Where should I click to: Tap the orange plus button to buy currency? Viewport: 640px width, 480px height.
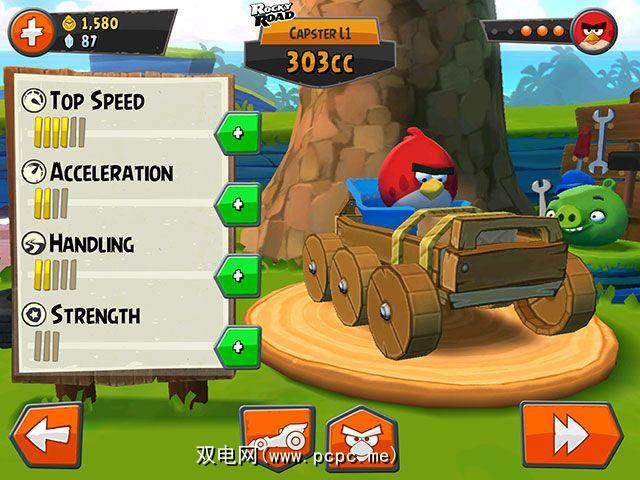coord(31,32)
